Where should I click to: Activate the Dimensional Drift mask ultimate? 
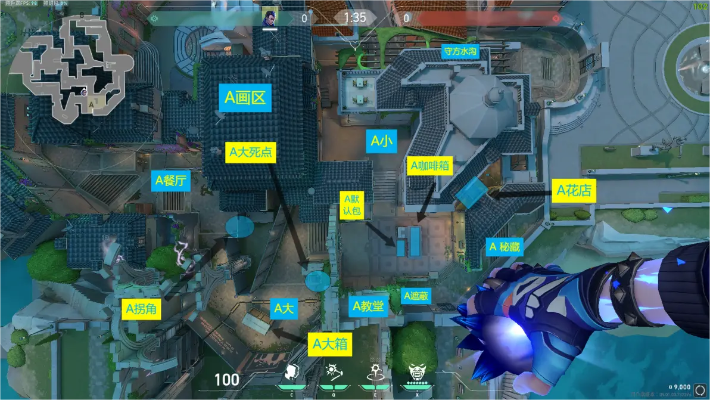pos(415,374)
